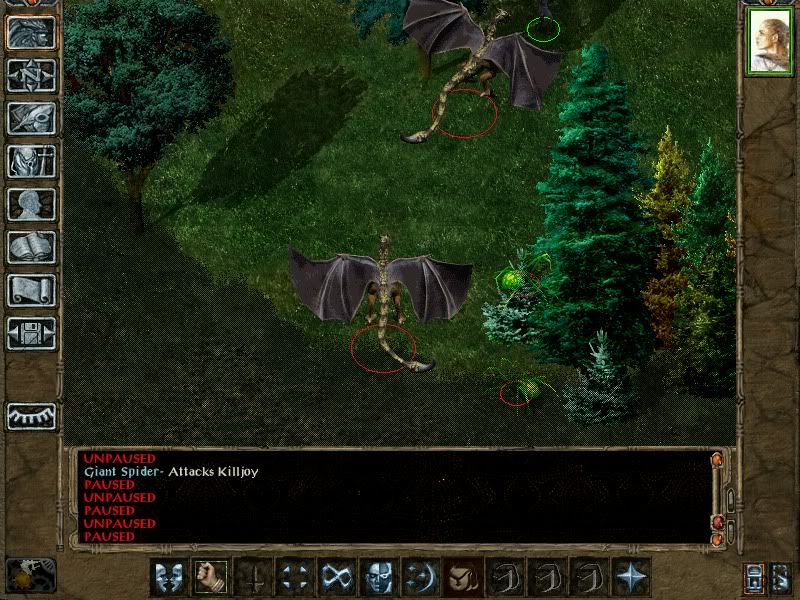Open the character record bust icon
The image size is (800, 600).
[x=31, y=204]
